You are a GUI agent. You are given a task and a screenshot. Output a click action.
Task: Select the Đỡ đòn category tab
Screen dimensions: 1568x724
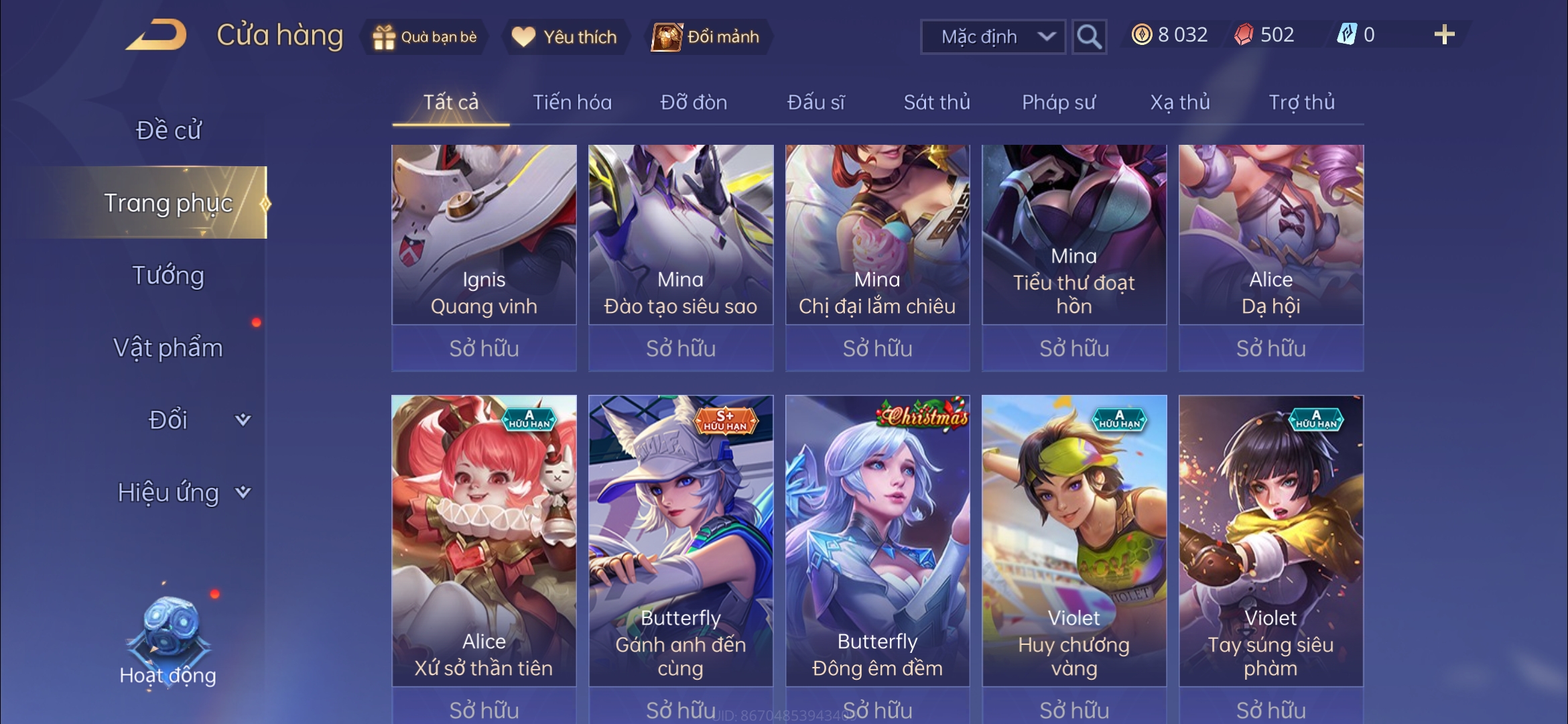click(x=694, y=103)
